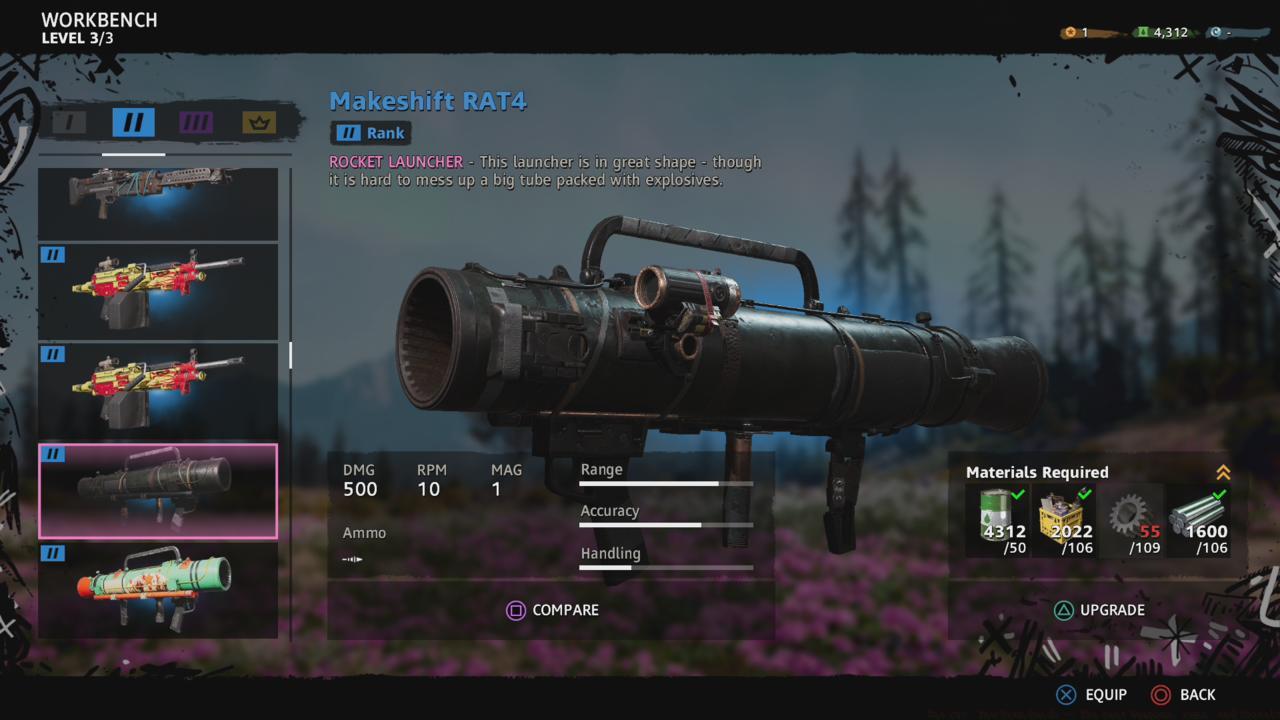Image resolution: width=1280 pixels, height=720 pixels.
Task: Select the green Ethanol currency icon top right
Action: coord(1142,31)
